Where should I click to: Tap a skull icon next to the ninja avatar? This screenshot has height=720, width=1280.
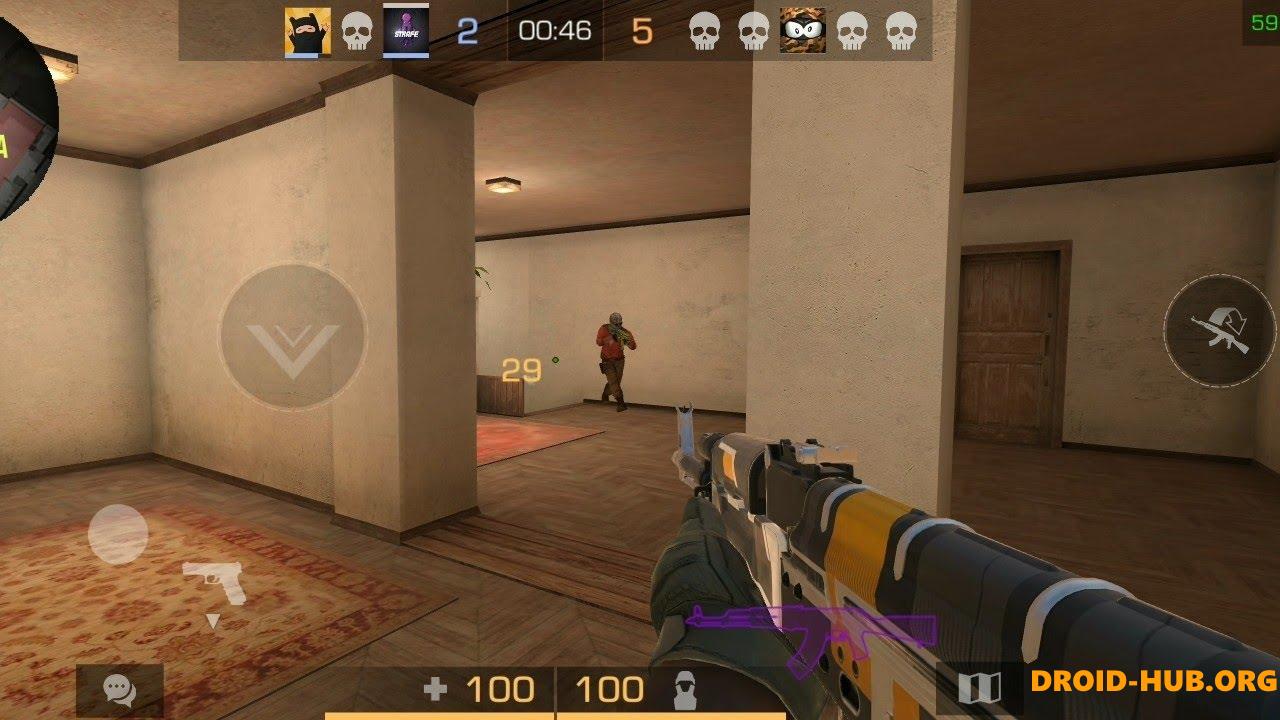[x=355, y=31]
